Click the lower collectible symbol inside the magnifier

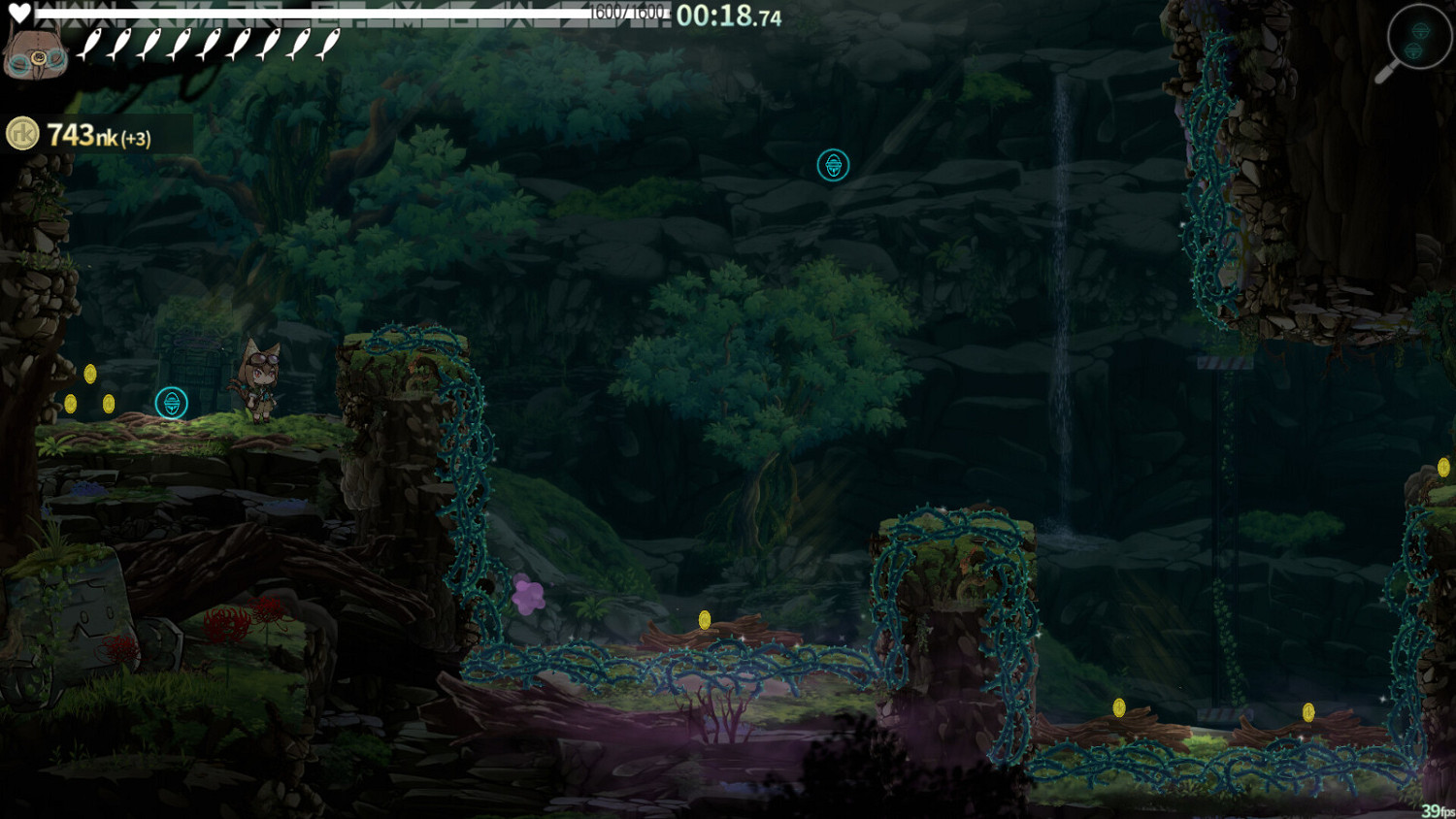(1414, 50)
